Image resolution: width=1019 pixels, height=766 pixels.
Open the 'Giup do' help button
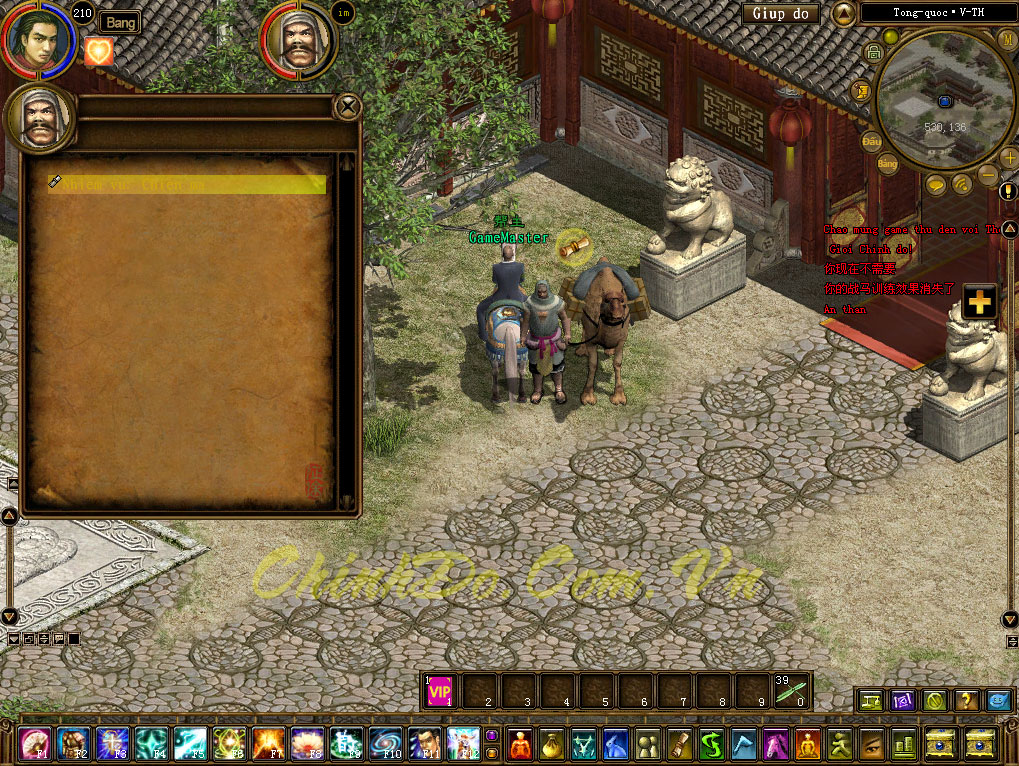(x=780, y=14)
